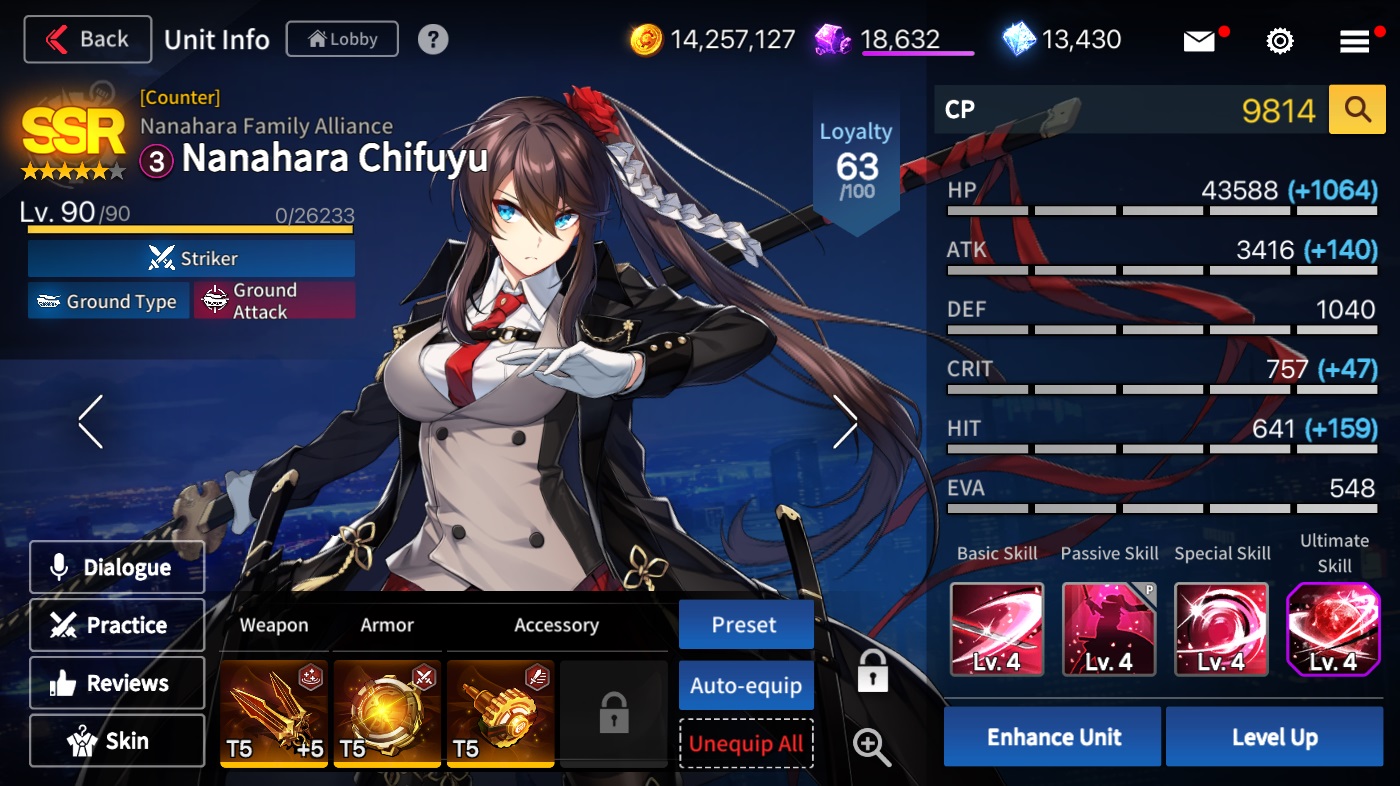Open the hamburger main menu
The image size is (1400, 786).
click(x=1355, y=41)
